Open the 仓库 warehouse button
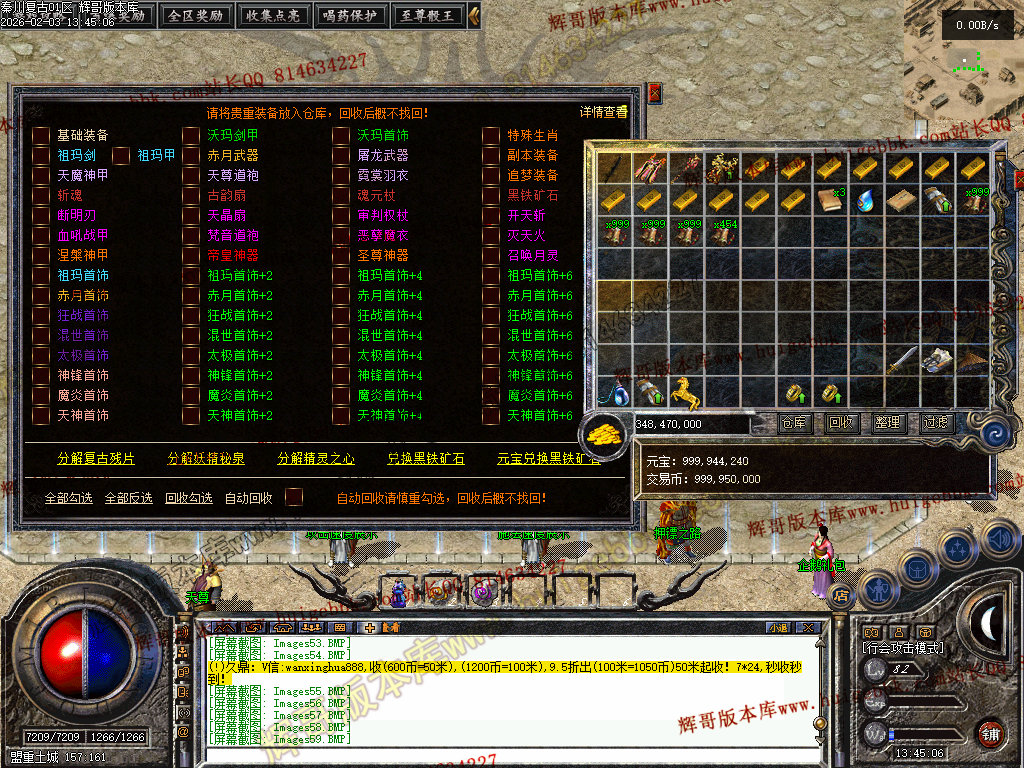Screen dimensions: 1024x768 pos(795,423)
